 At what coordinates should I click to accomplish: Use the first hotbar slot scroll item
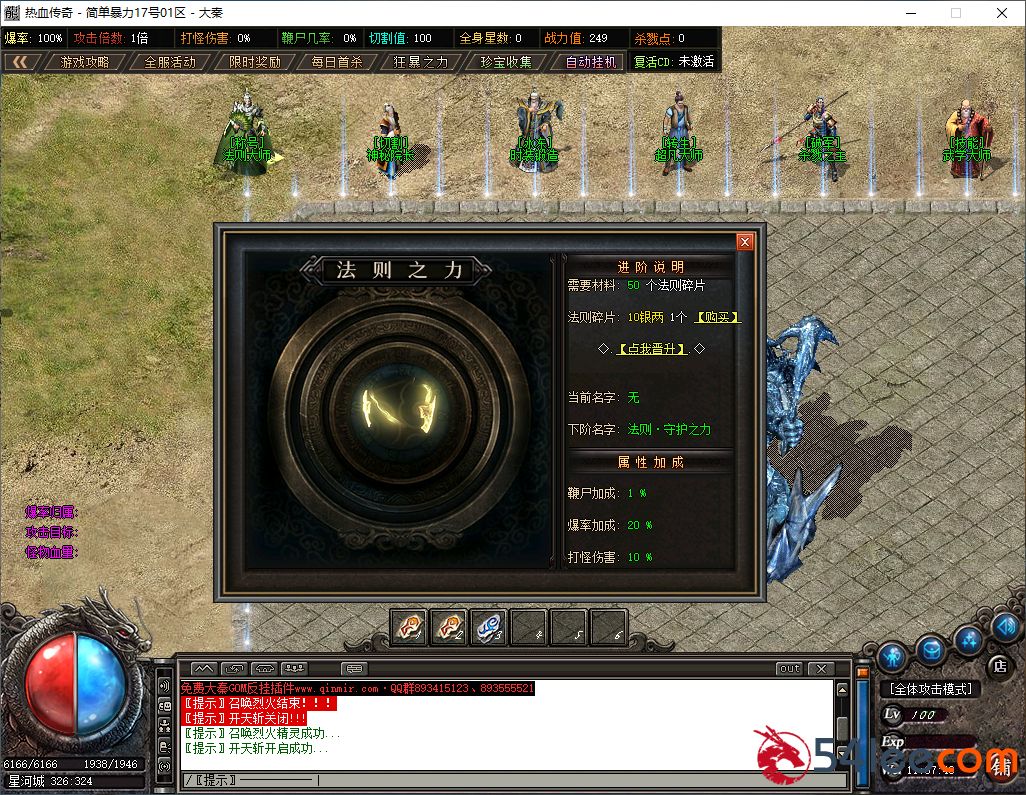[x=409, y=627]
